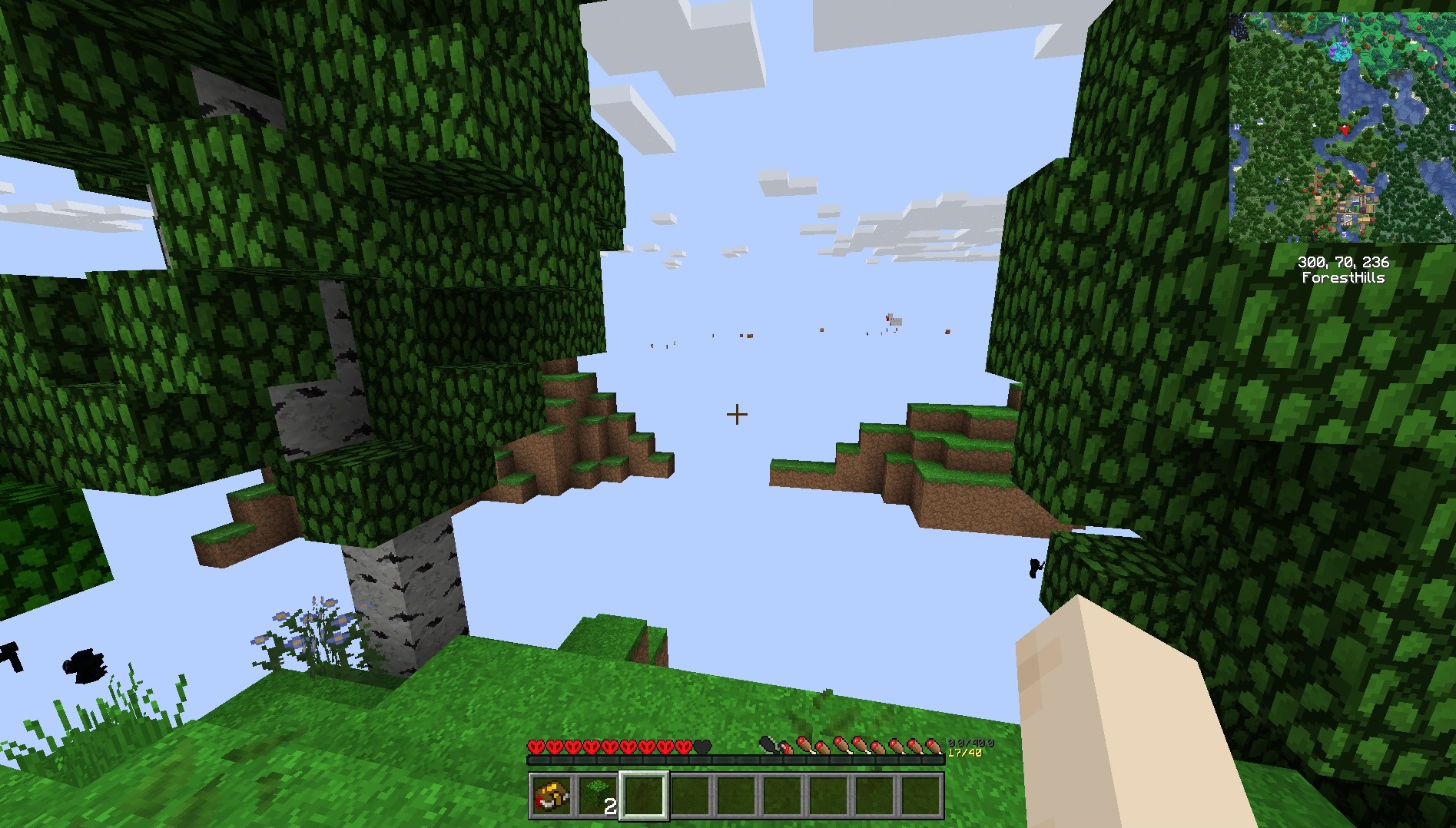Click the empty black heart container
Screen dimensions: 1456x828
tap(702, 746)
